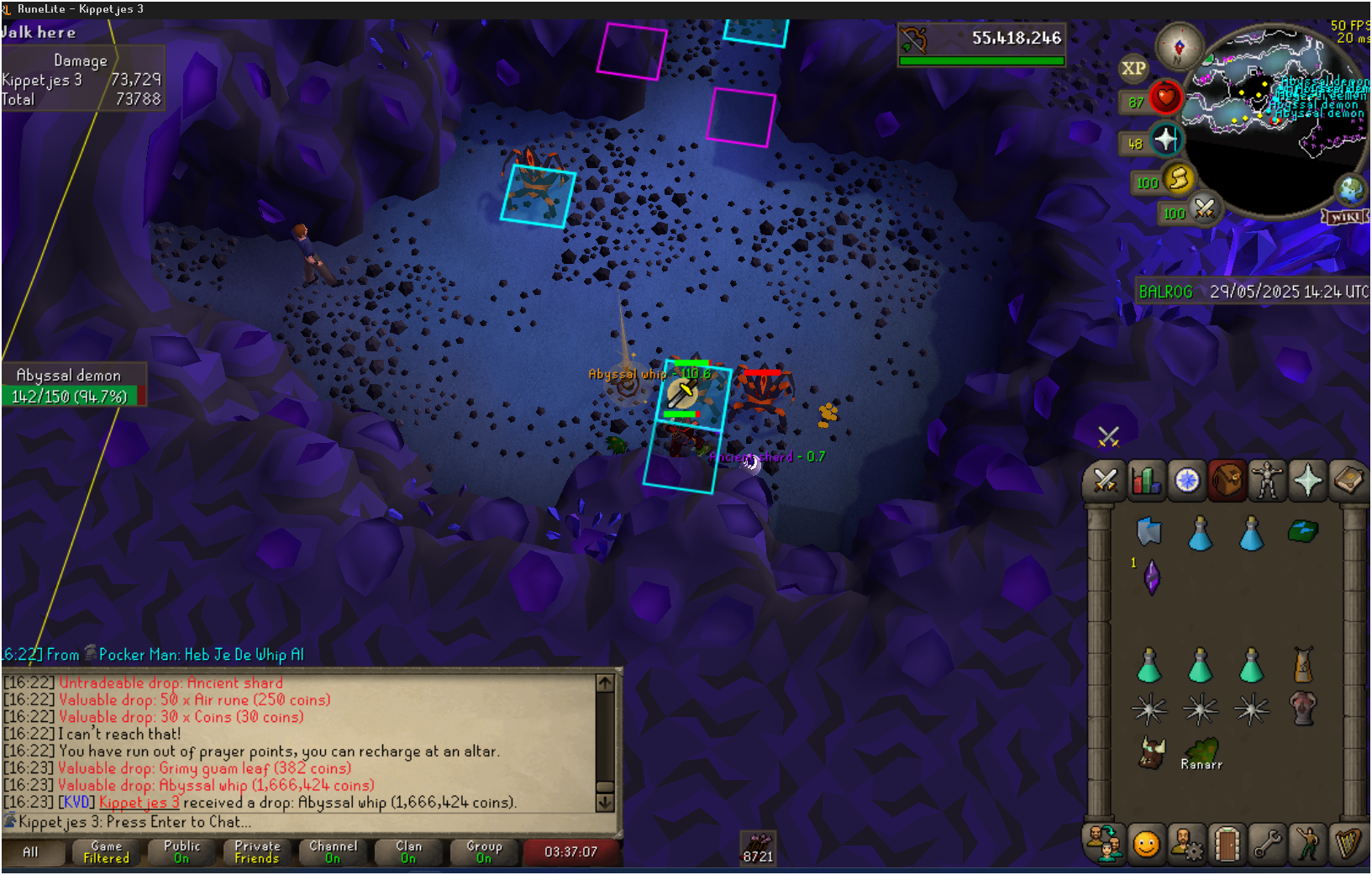
Task: Open the Logout door tab
Action: tap(1227, 844)
